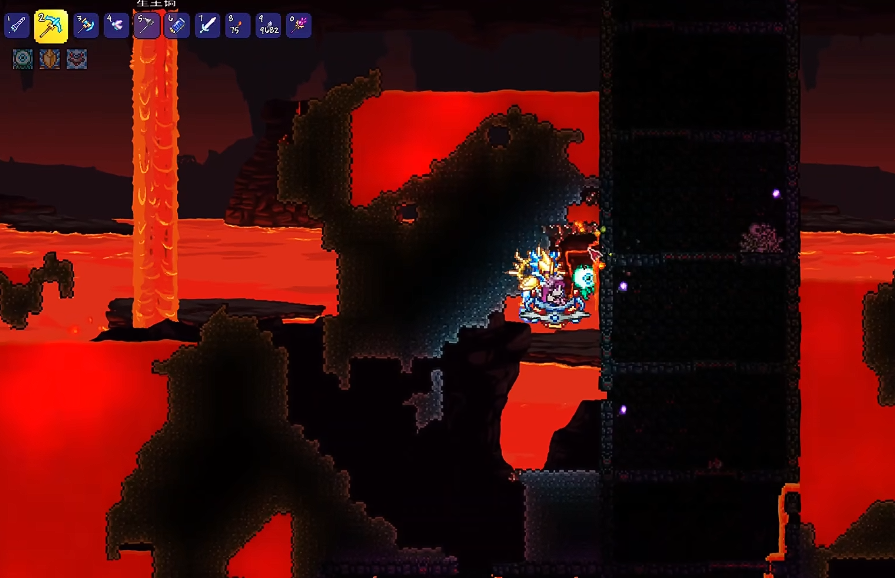Equip the blue broadsword in slot 7
Viewport: 895px width, 578px height.
(x=207, y=25)
